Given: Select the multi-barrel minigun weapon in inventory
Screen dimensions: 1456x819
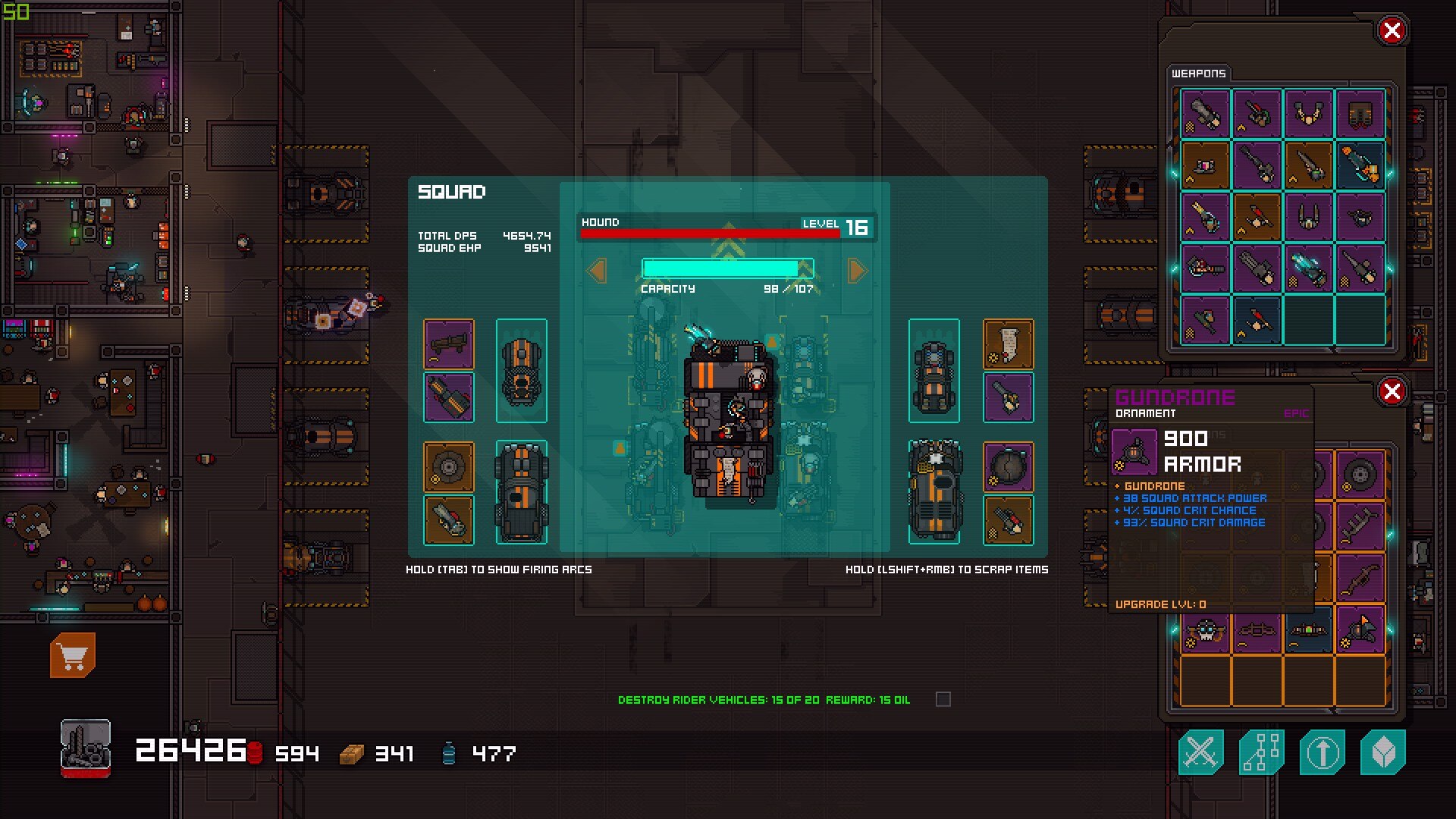Looking at the screenshot, I should coord(1257,268).
